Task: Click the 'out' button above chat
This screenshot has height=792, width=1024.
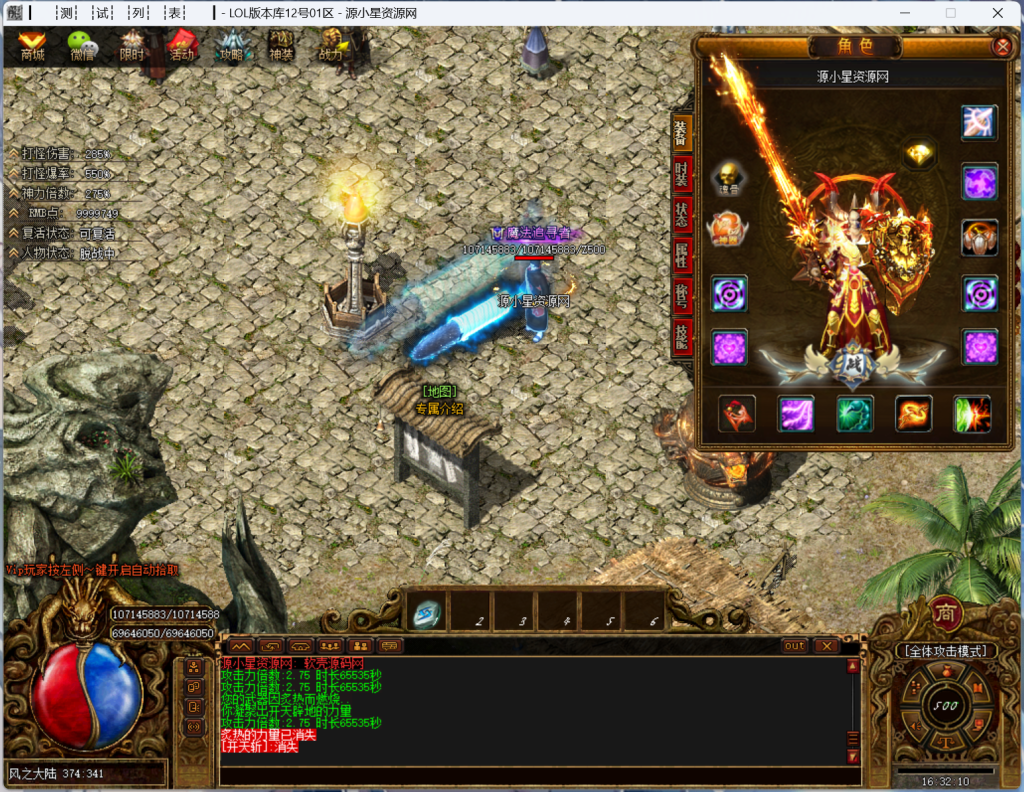Action: tap(794, 646)
